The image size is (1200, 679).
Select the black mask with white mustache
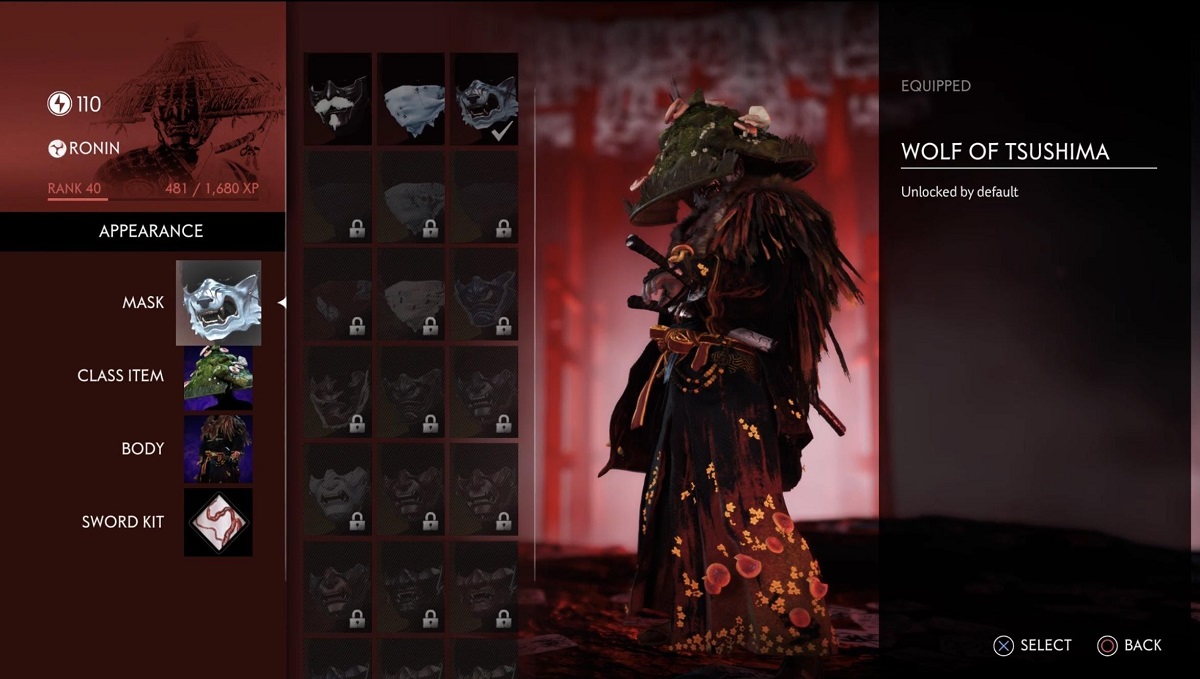338,99
